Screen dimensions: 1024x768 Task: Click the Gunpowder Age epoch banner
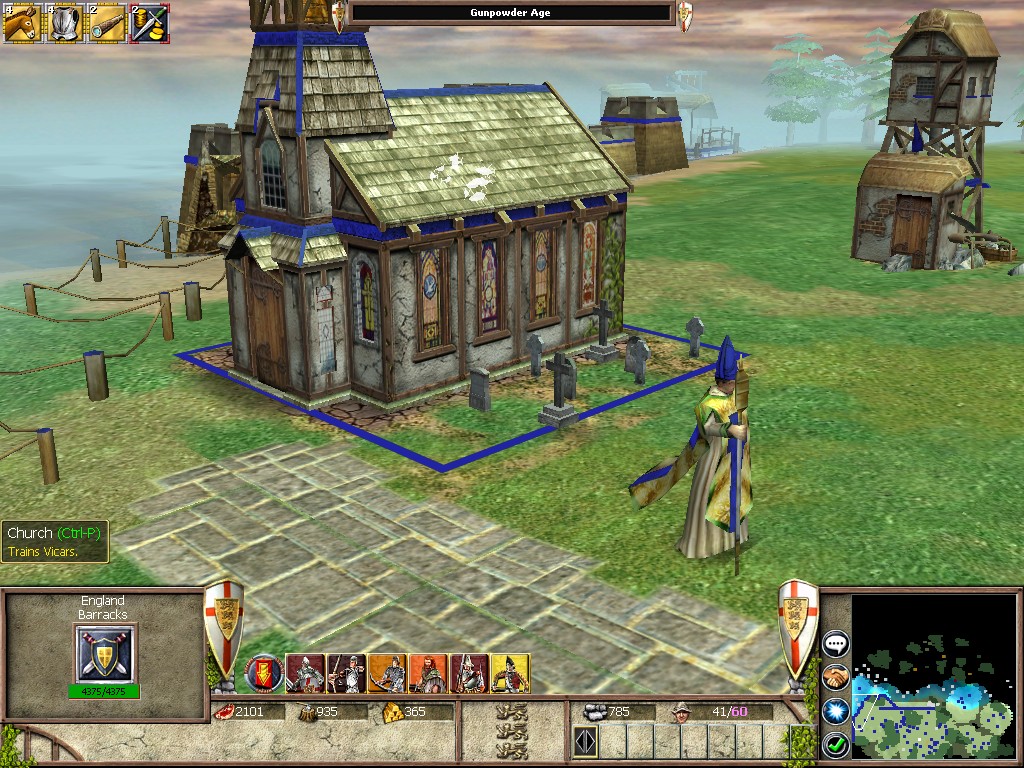pyautogui.click(x=511, y=13)
